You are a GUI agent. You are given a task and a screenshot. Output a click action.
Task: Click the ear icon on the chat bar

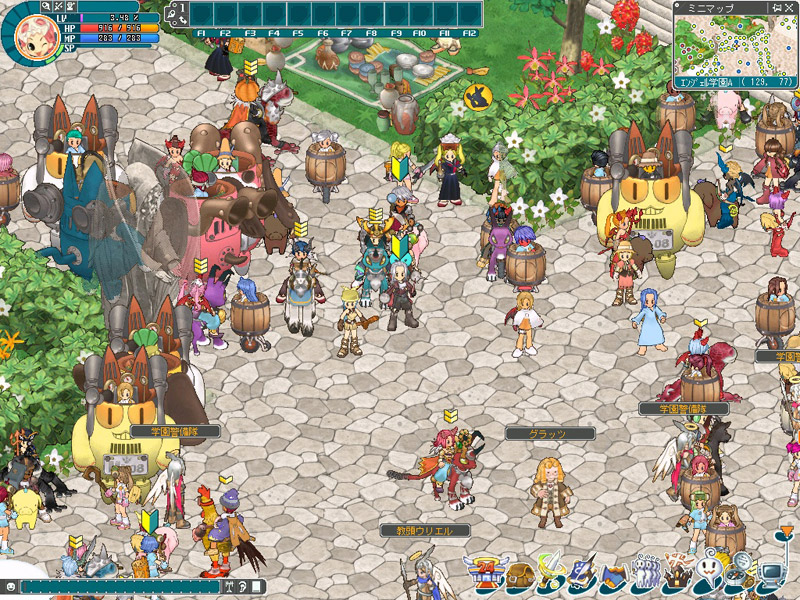244,587
